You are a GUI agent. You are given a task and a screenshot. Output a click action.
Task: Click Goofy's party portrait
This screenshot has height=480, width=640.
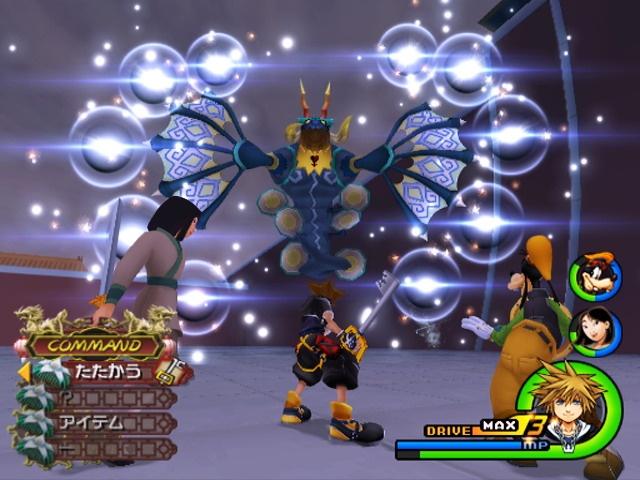(x=595, y=277)
